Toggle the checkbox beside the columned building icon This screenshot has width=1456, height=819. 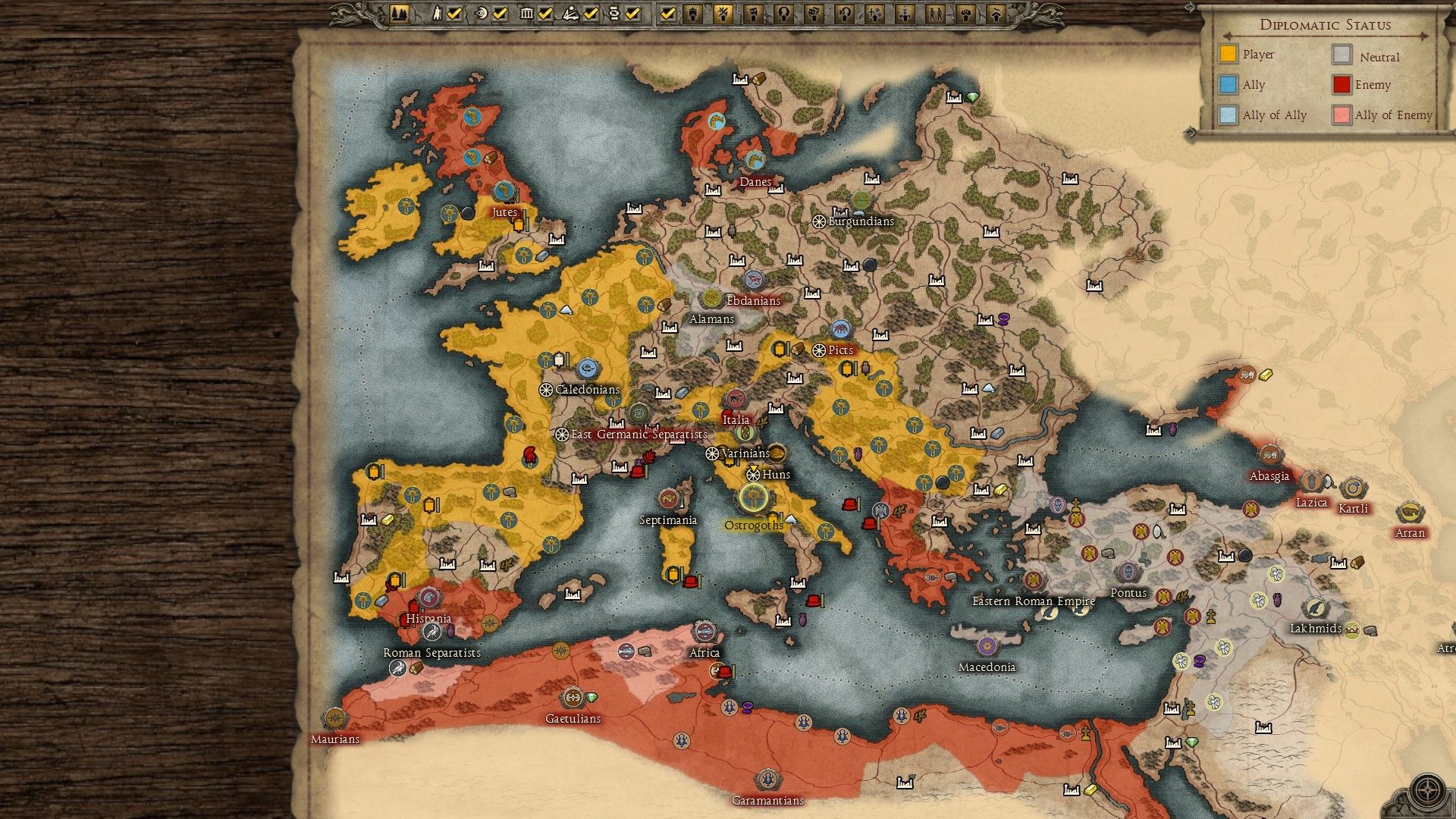tap(545, 14)
